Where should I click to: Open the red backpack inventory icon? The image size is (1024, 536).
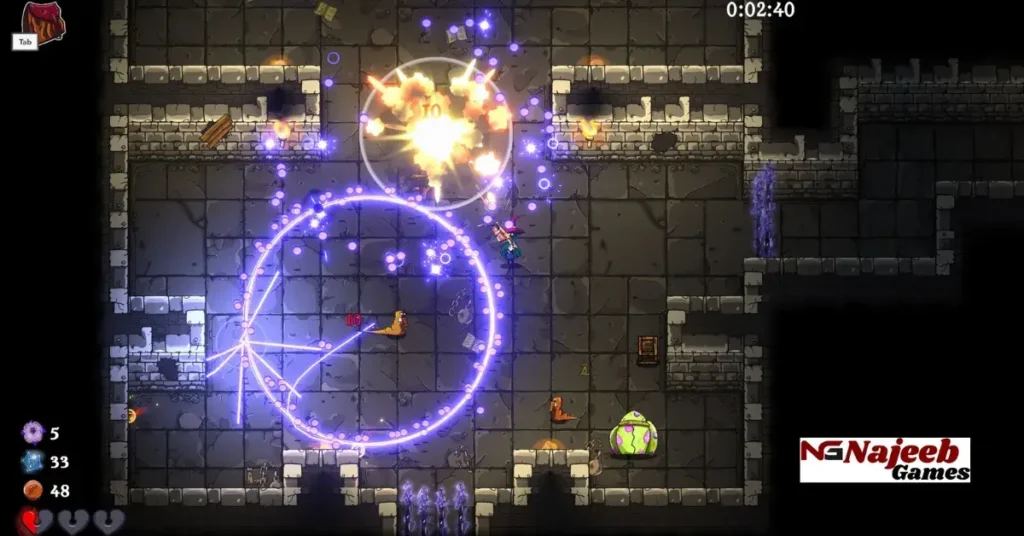tap(40, 19)
